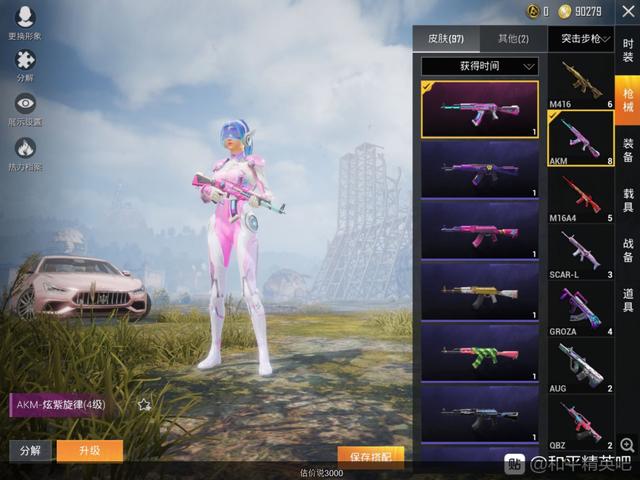Open the 时装 outfit category tab
The width and height of the screenshot is (640, 480).
628,50
